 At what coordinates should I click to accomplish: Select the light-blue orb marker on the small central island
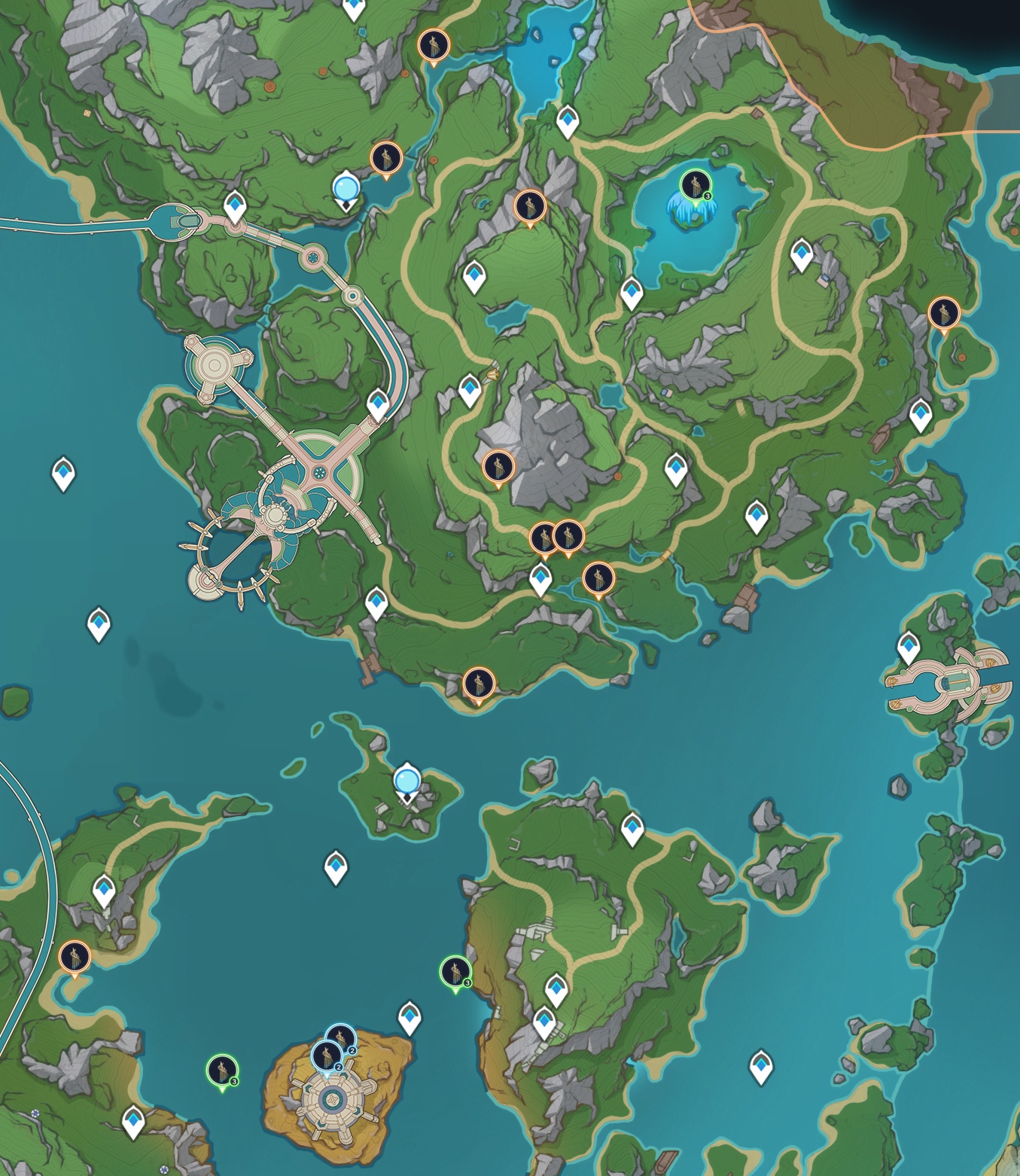407,780
